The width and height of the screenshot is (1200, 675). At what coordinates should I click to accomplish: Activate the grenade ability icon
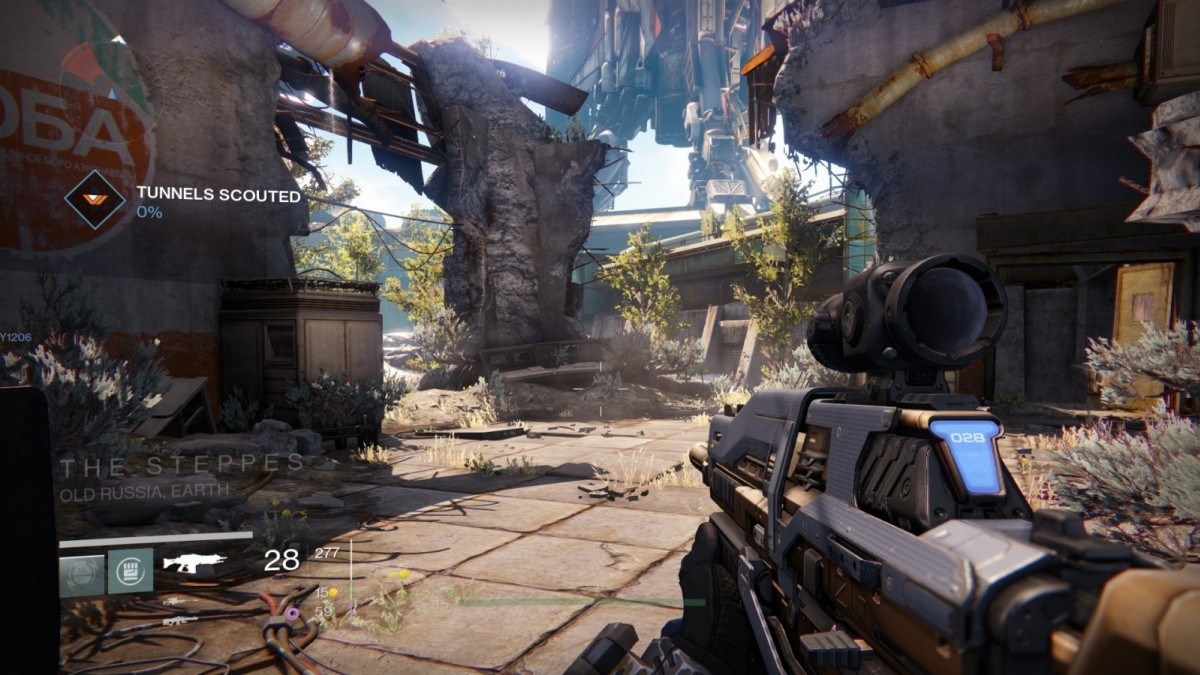click(82, 570)
